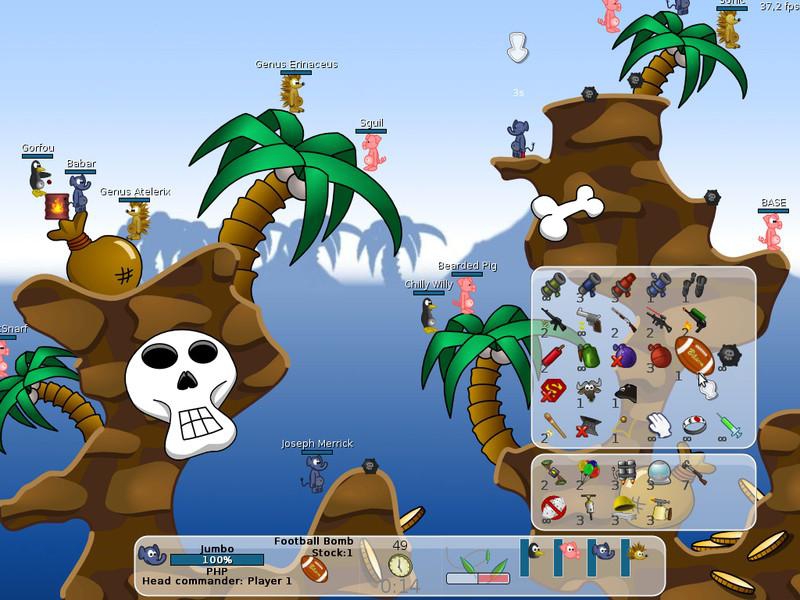Choose the yellow construction helmet tool
Viewport: 800px width, 600px height.
tap(622, 506)
